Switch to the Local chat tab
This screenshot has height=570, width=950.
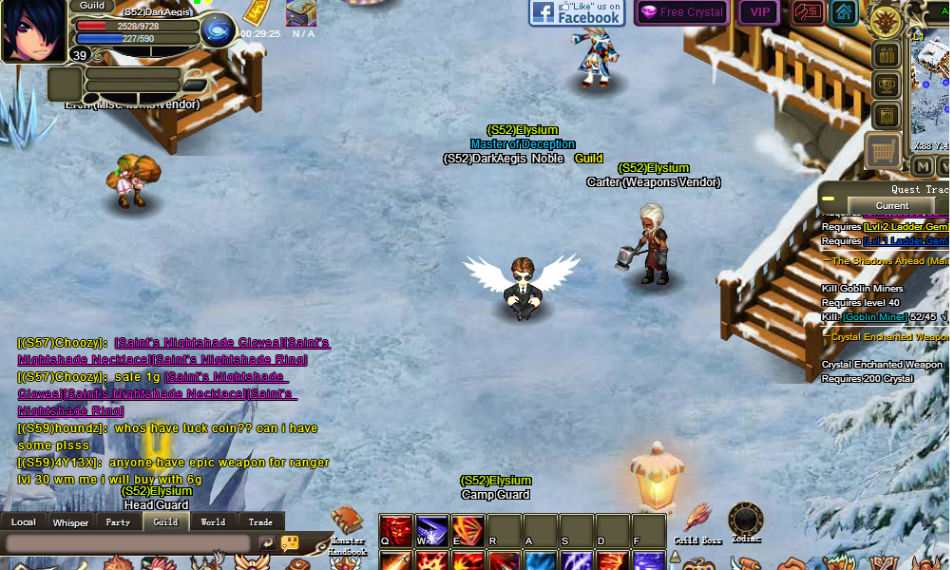coord(23,522)
